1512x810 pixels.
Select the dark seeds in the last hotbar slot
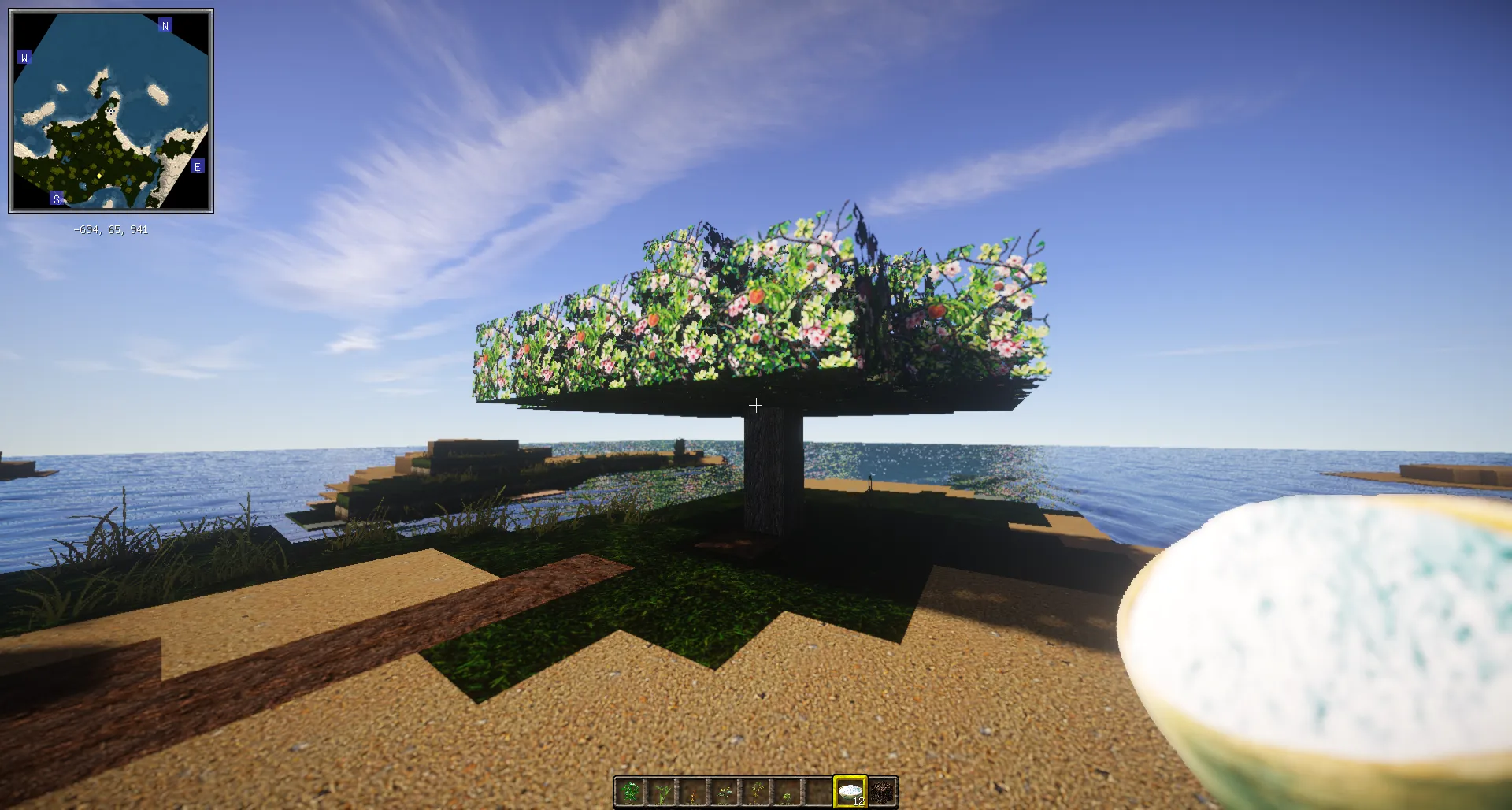pos(881,792)
